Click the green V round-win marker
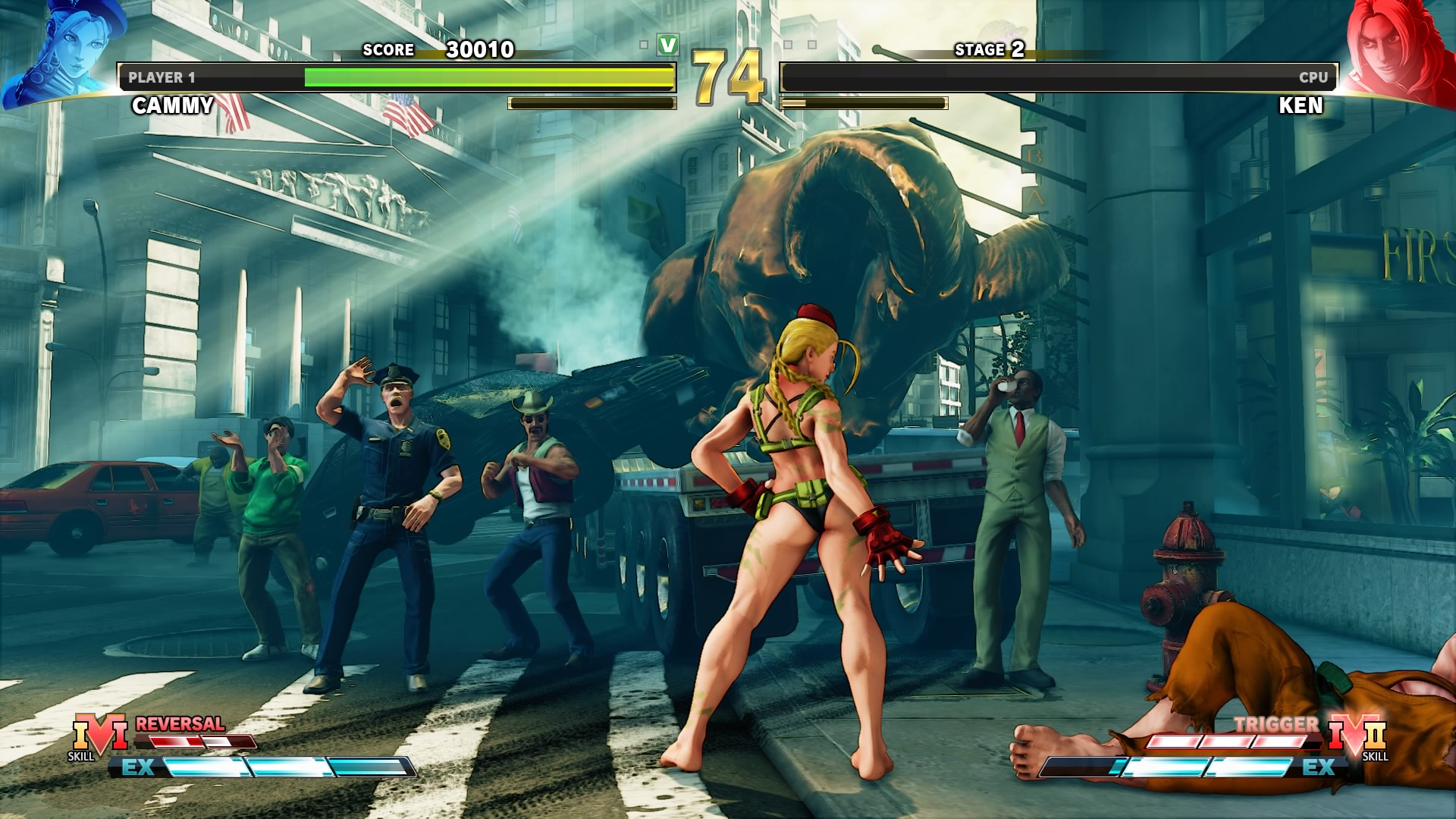Screen dimensions: 1456x819 pyautogui.click(x=668, y=45)
